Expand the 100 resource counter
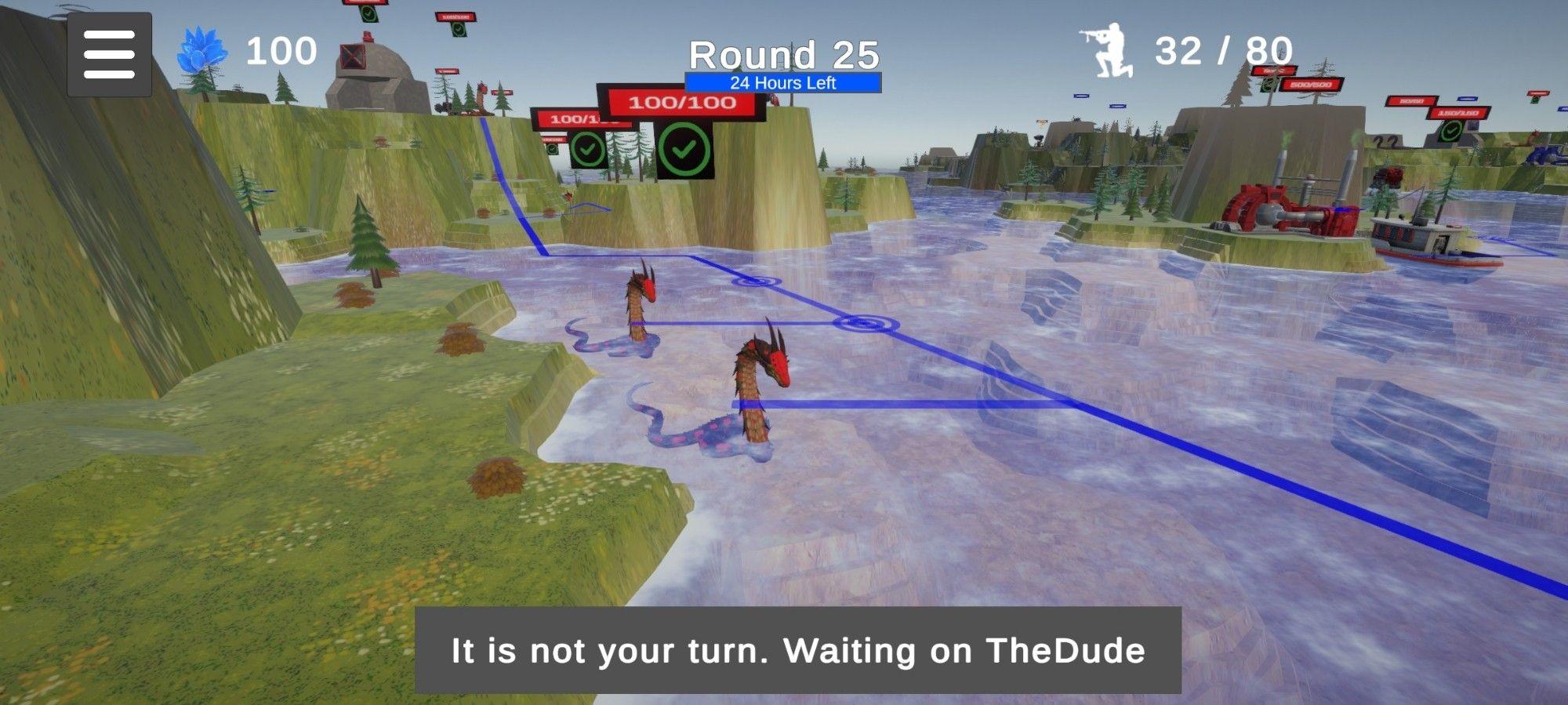1568x705 pixels. 282,52
